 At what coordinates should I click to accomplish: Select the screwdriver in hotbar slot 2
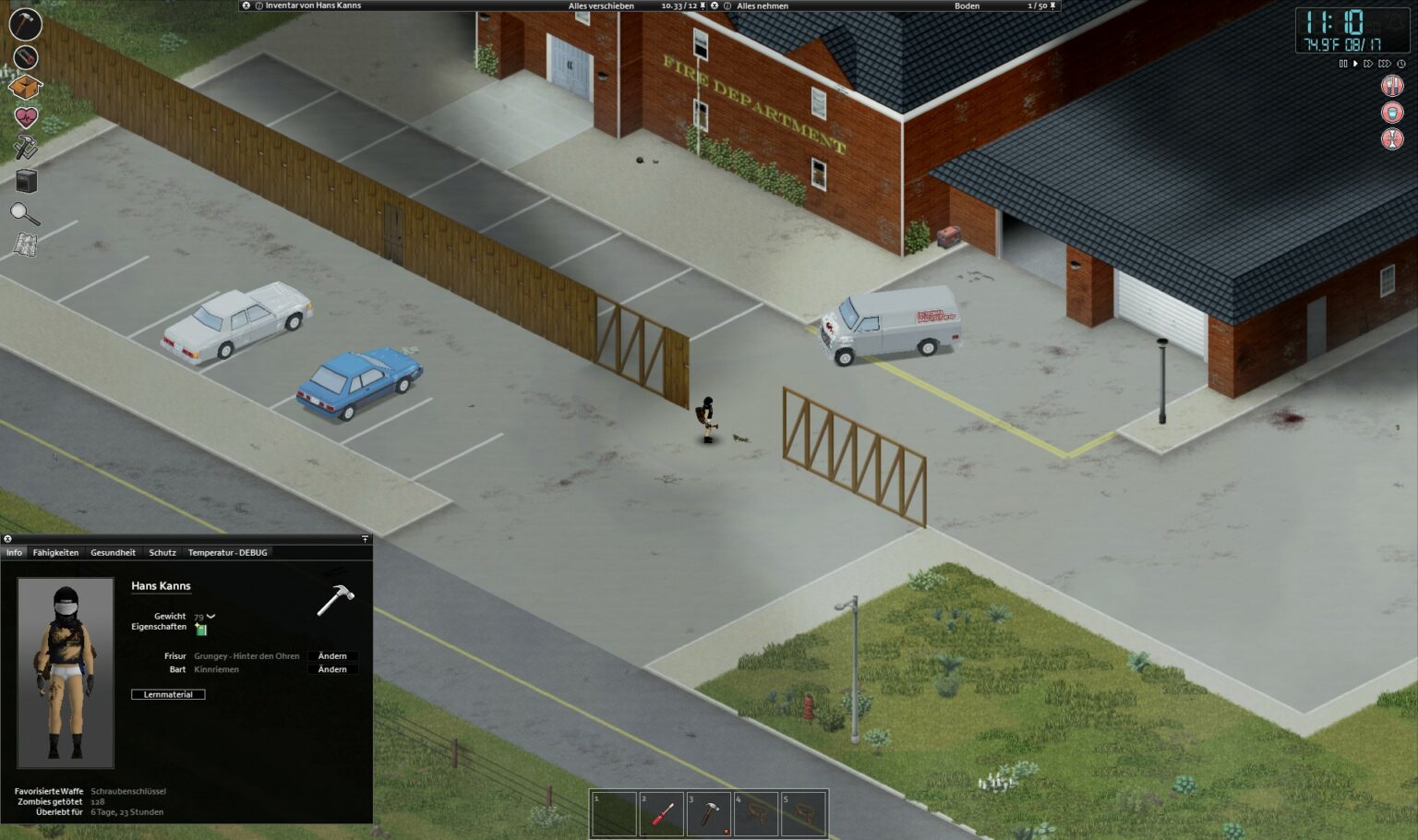[661, 814]
